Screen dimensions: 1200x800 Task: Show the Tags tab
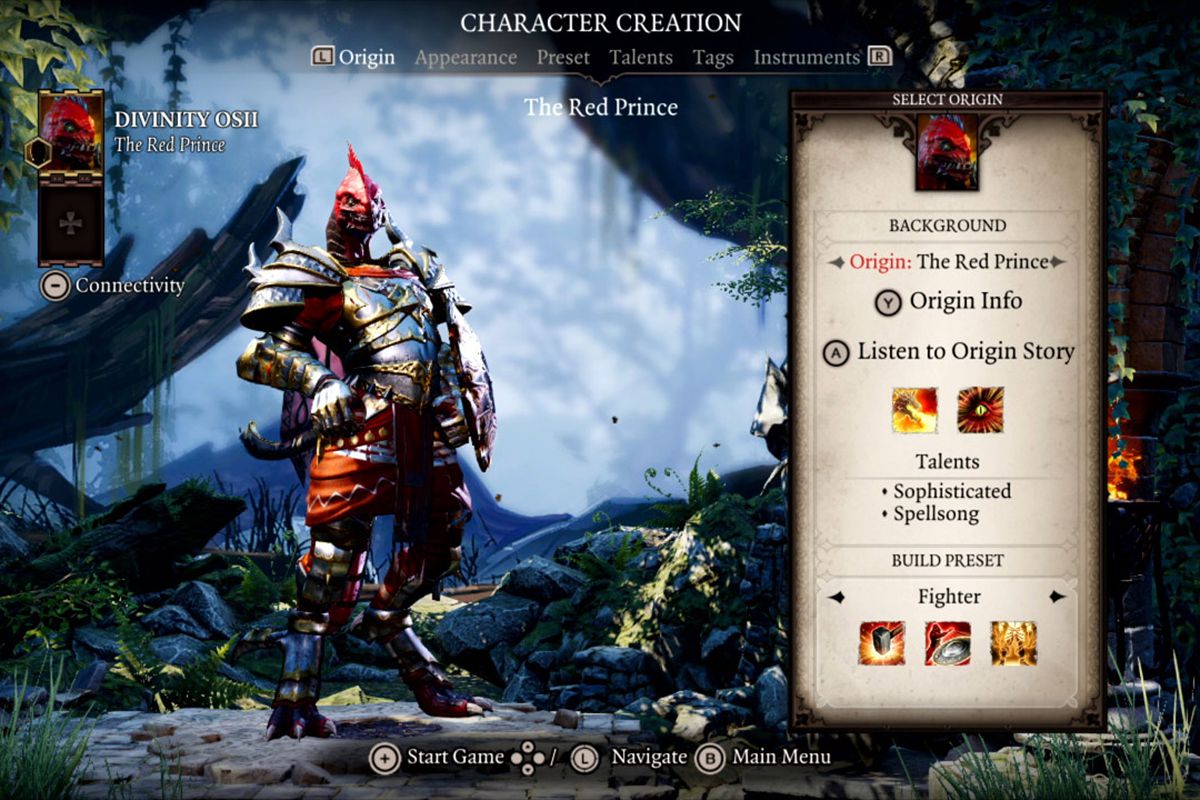[x=713, y=58]
